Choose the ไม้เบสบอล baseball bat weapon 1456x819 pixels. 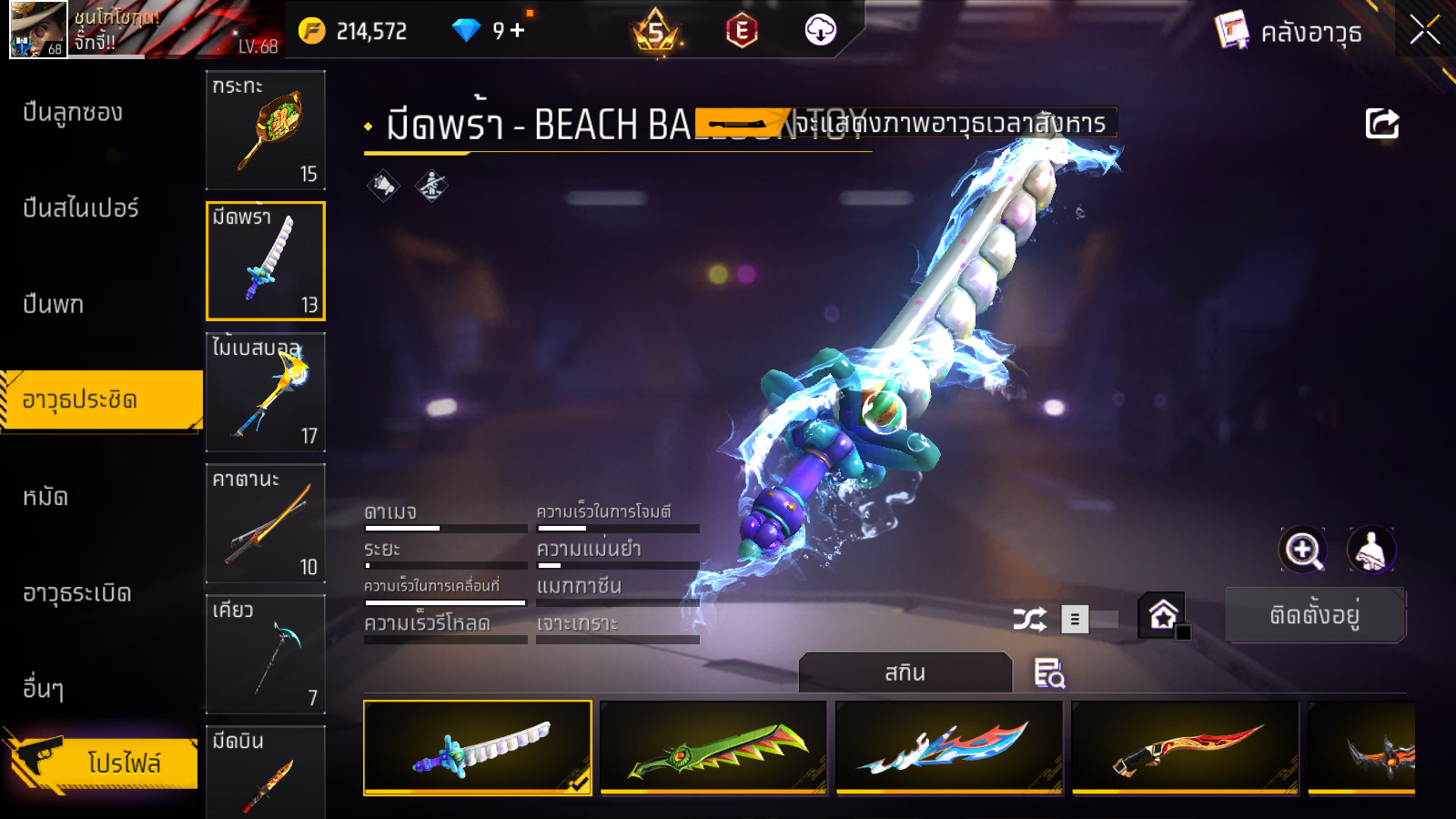(x=266, y=392)
